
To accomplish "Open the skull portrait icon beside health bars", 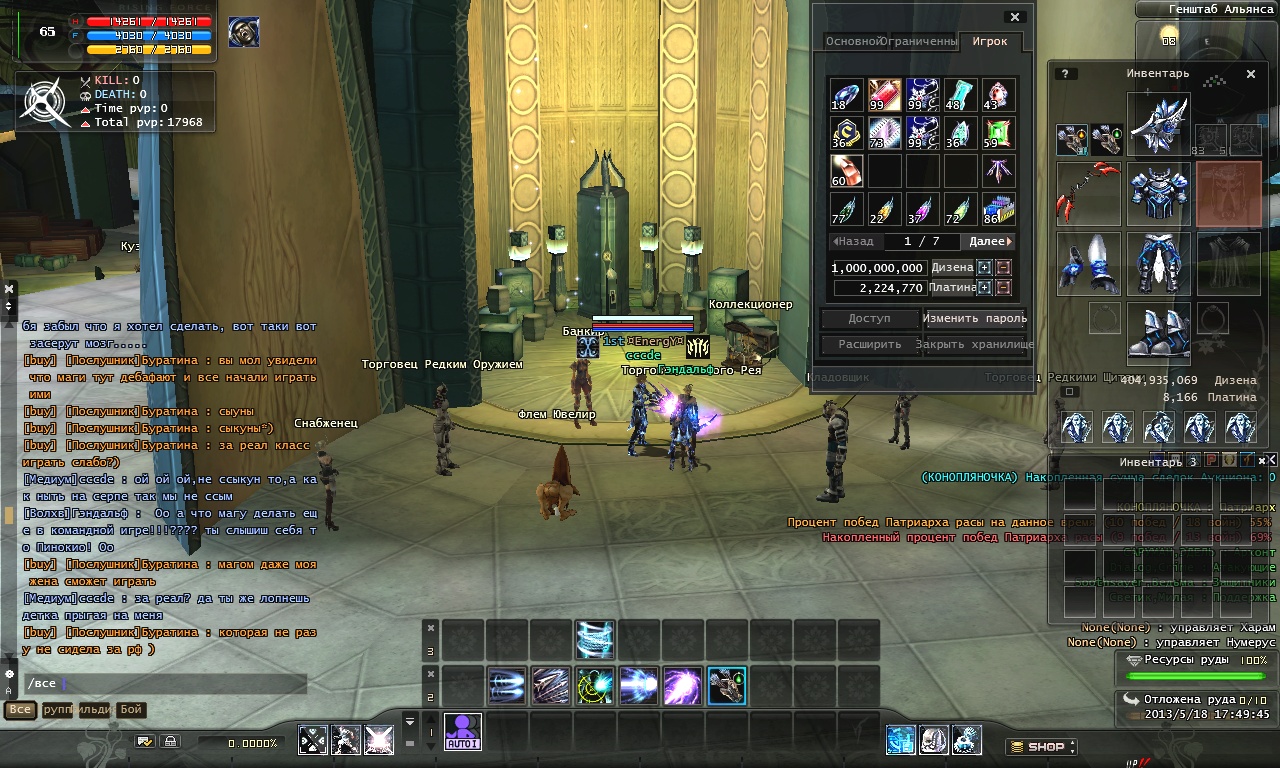I will click(x=244, y=32).
